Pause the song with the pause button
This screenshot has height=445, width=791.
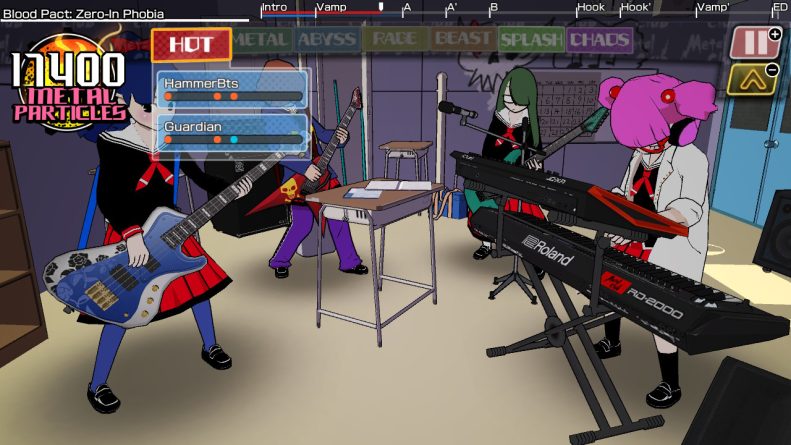coord(753,42)
